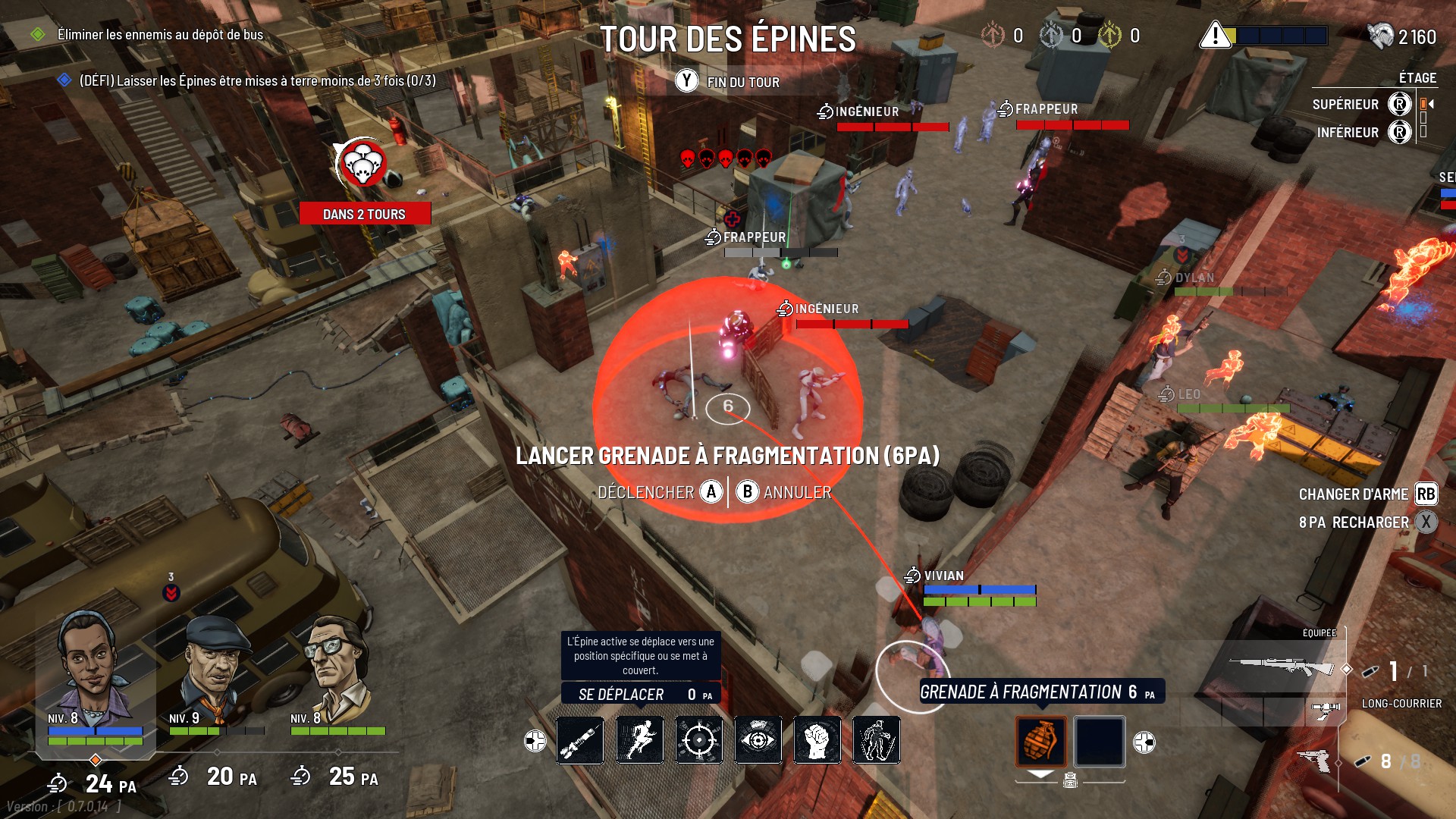Select the syringe ability icon

(x=580, y=740)
